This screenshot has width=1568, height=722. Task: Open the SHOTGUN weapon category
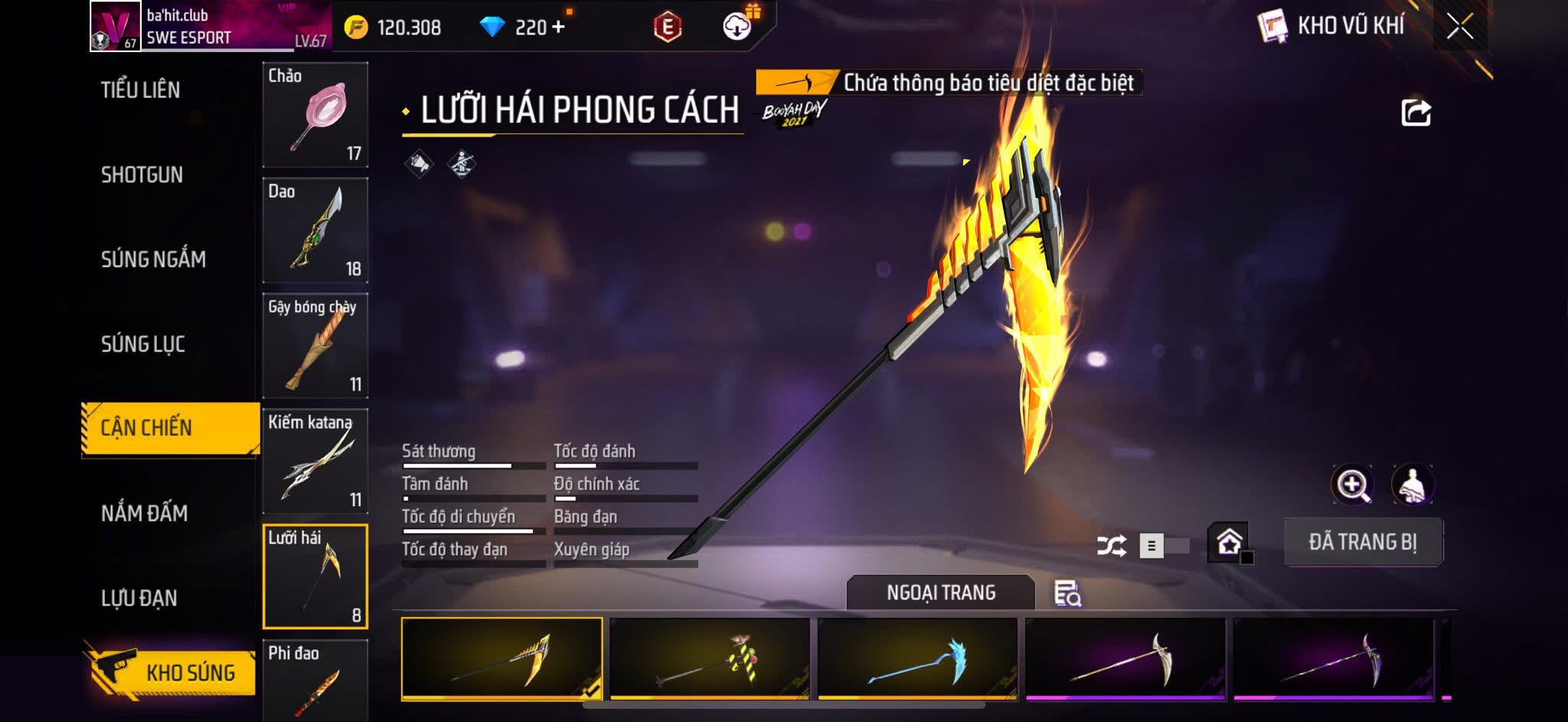(x=142, y=175)
